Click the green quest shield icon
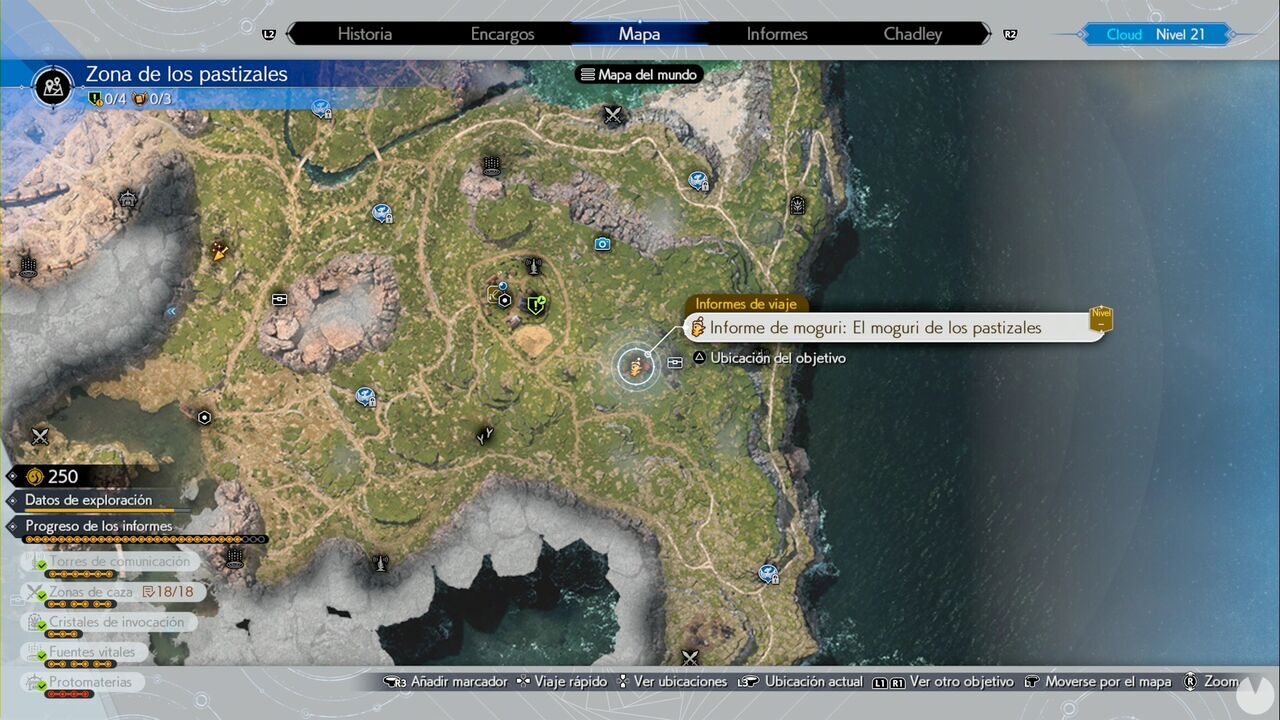Viewport: 1280px width, 720px height. [x=535, y=305]
